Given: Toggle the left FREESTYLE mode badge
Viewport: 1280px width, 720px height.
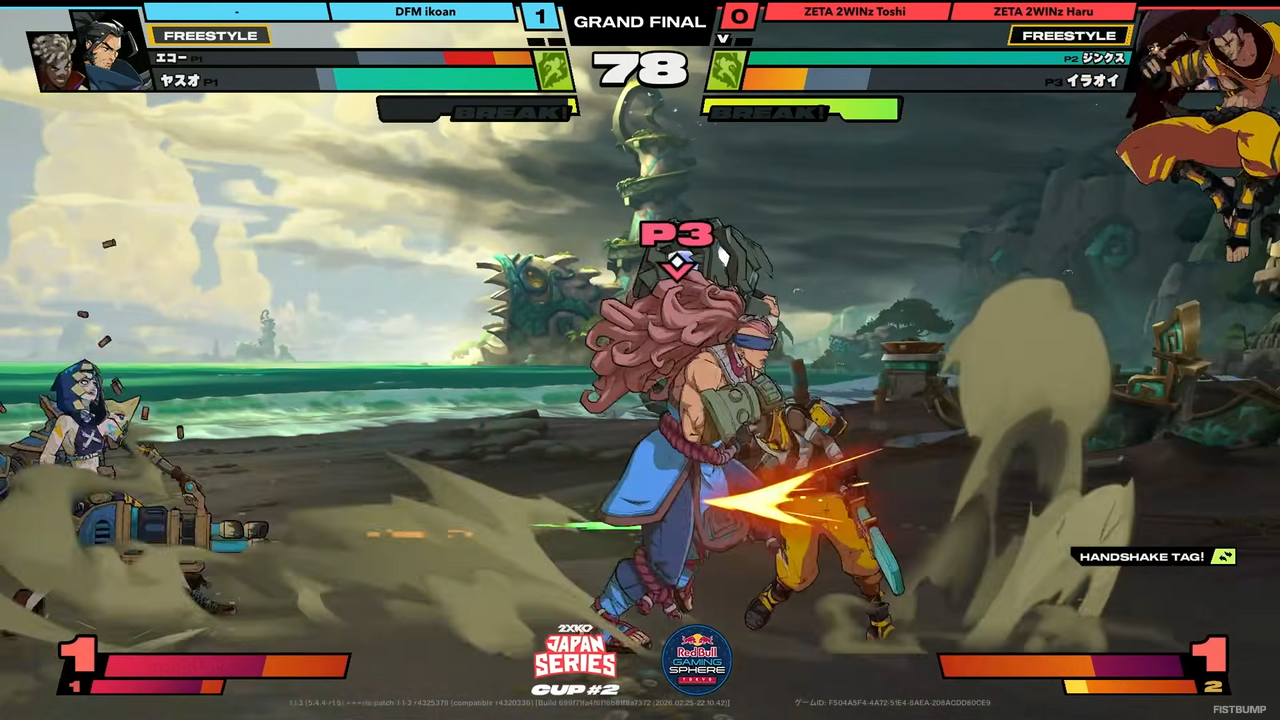Looking at the screenshot, I should [210, 35].
